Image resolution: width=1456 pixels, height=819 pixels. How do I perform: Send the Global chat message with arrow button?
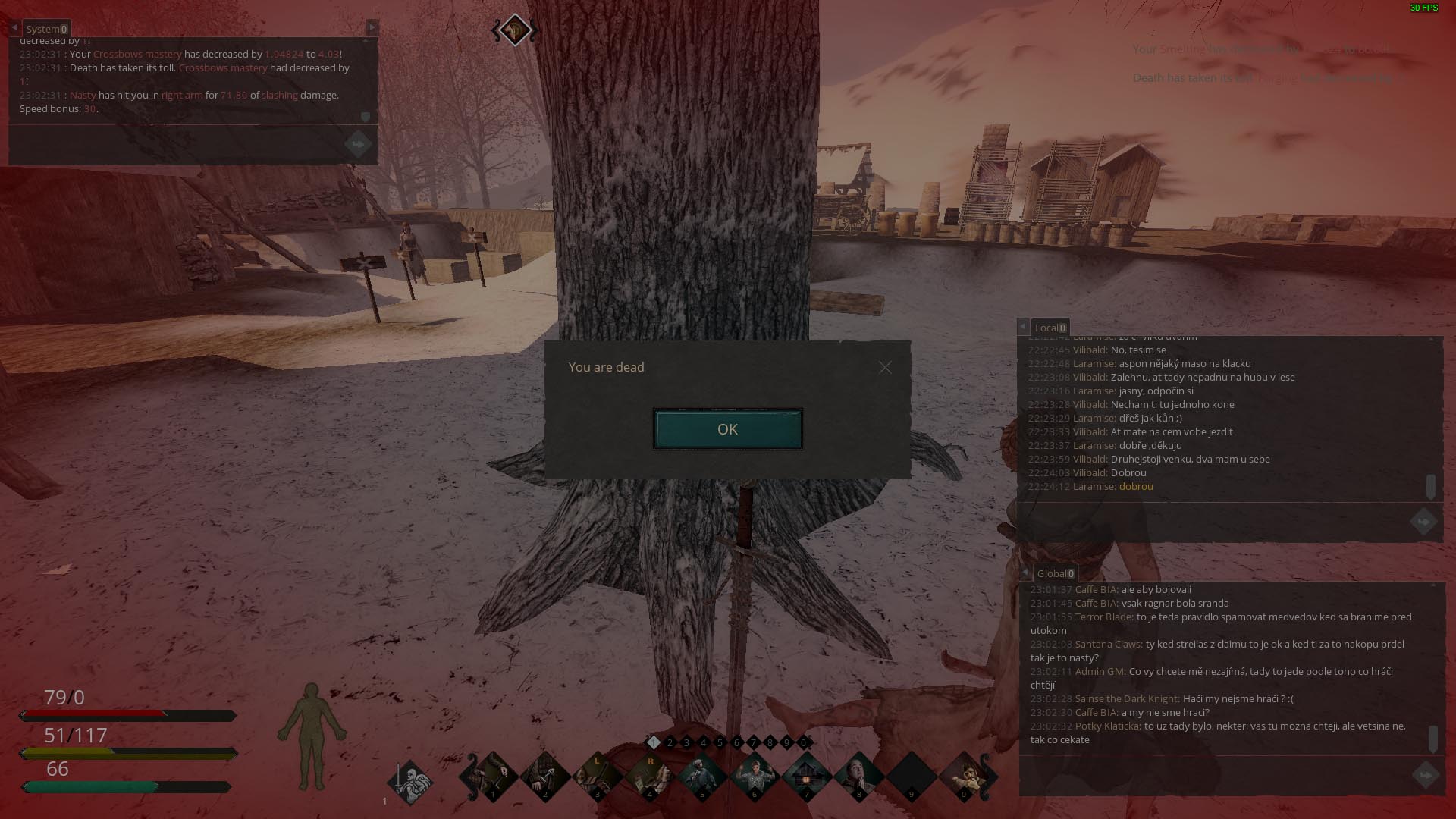point(1426,775)
